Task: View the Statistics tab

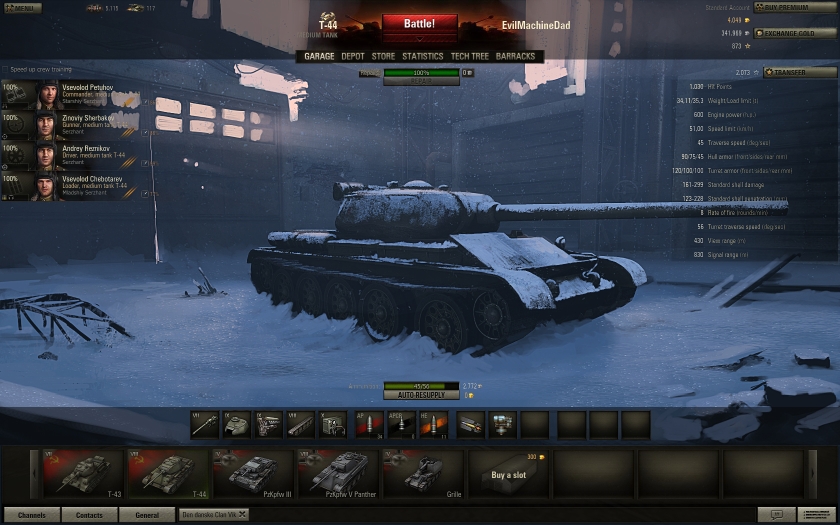Action: point(422,57)
